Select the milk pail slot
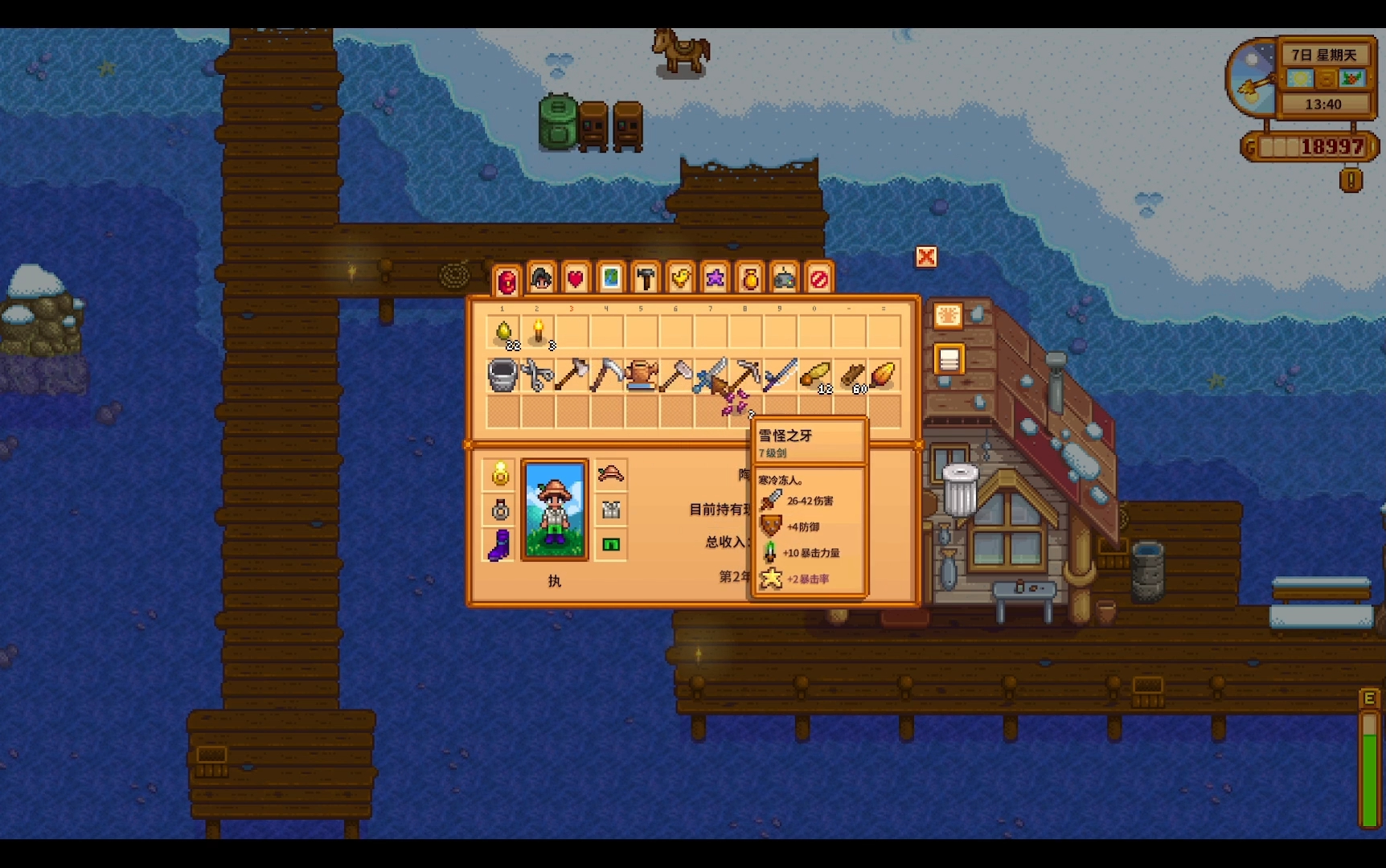 (x=503, y=375)
